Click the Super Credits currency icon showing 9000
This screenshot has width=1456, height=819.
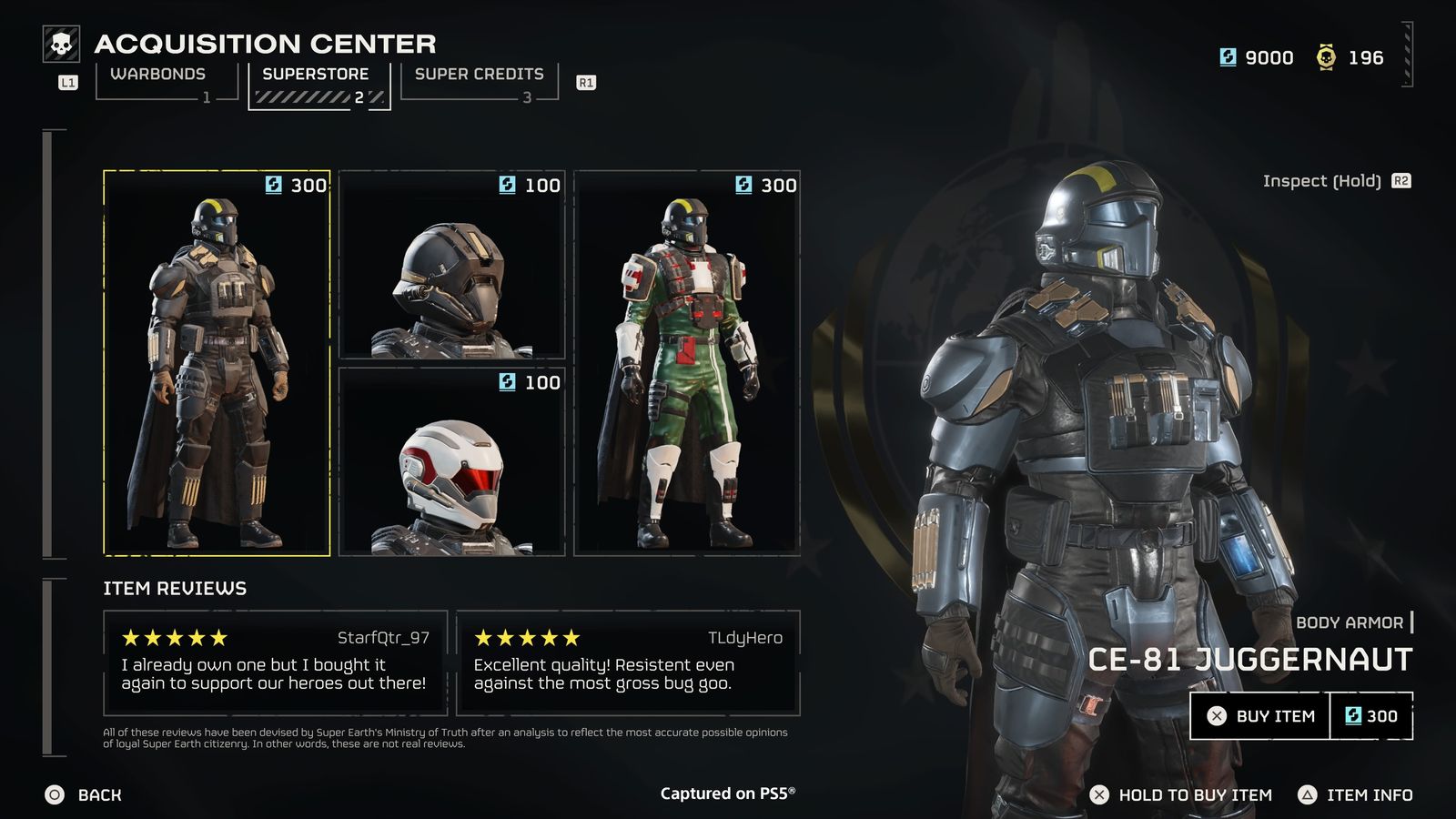coord(1229,57)
